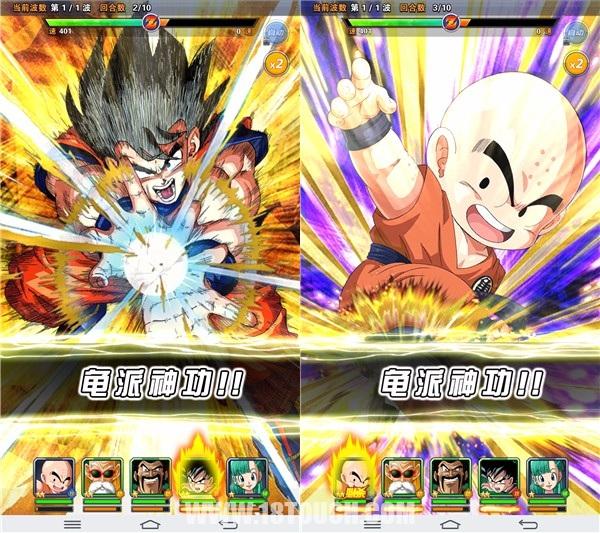Screen dimensions: 600x533
Task: Toggle auto battle on the Krillin attack screen
Action: [577, 32]
